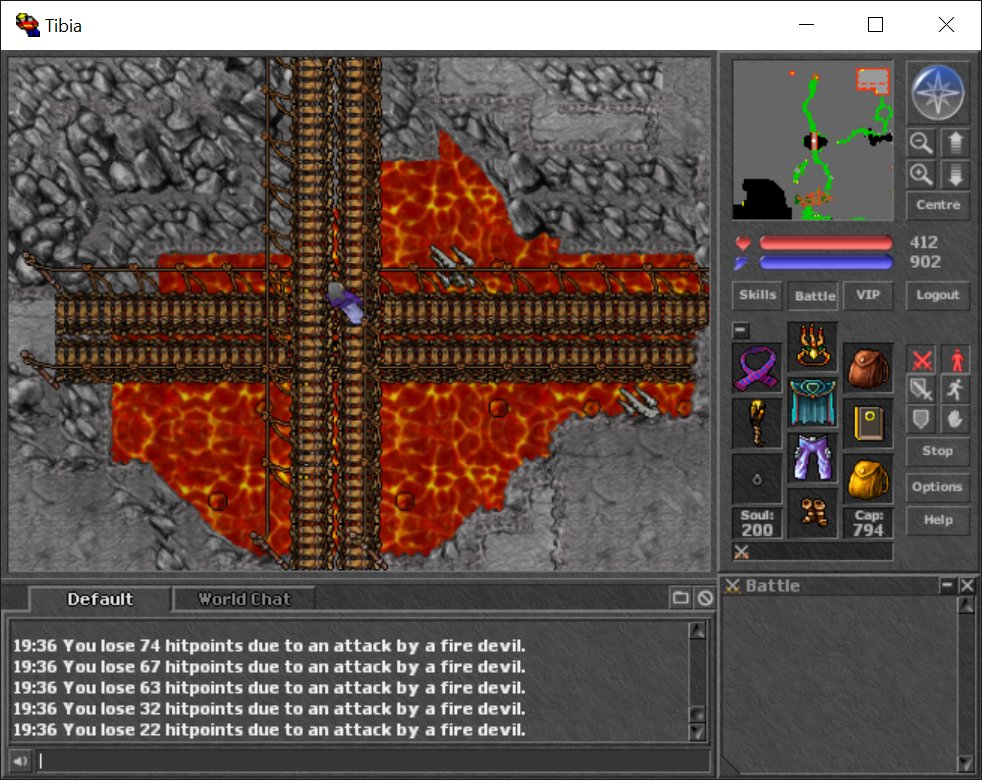Switch to the World Chat tab
Viewport: 982px width, 780px height.
(x=244, y=599)
